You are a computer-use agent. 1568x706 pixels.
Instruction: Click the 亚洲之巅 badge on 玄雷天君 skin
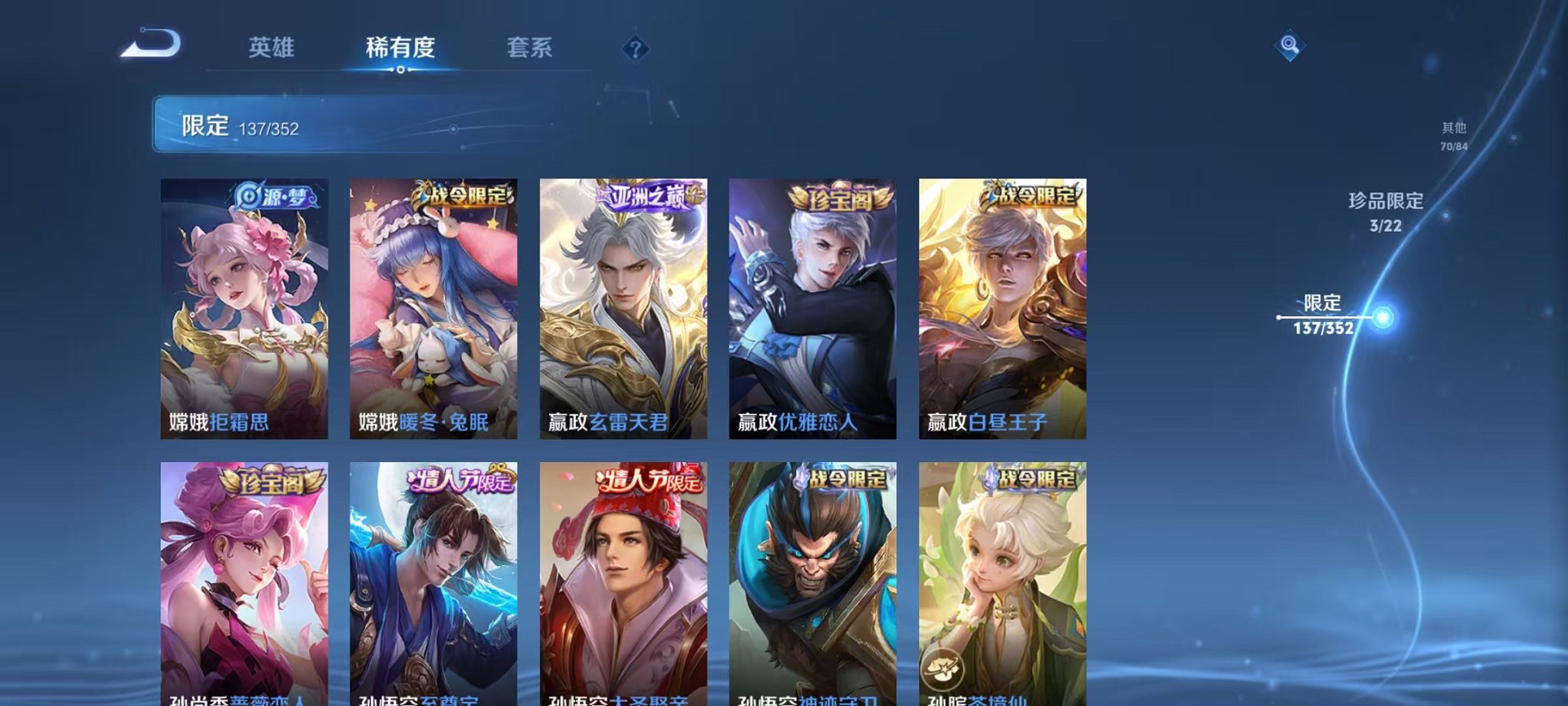pos(648,195)
